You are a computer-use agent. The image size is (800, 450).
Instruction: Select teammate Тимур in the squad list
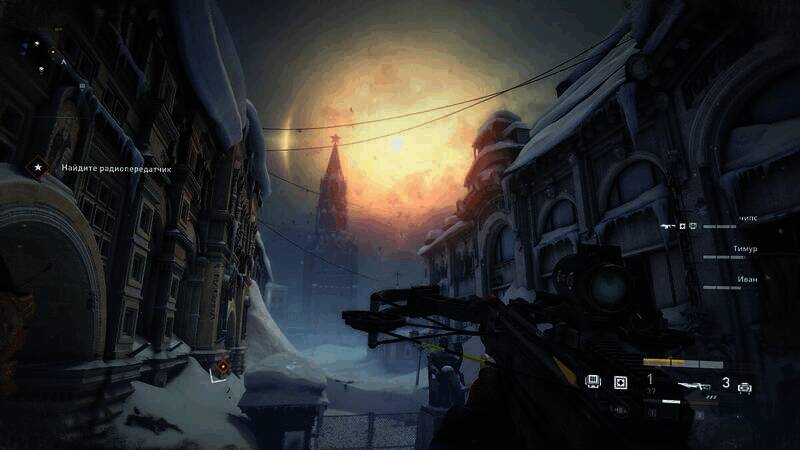[745, 247]
